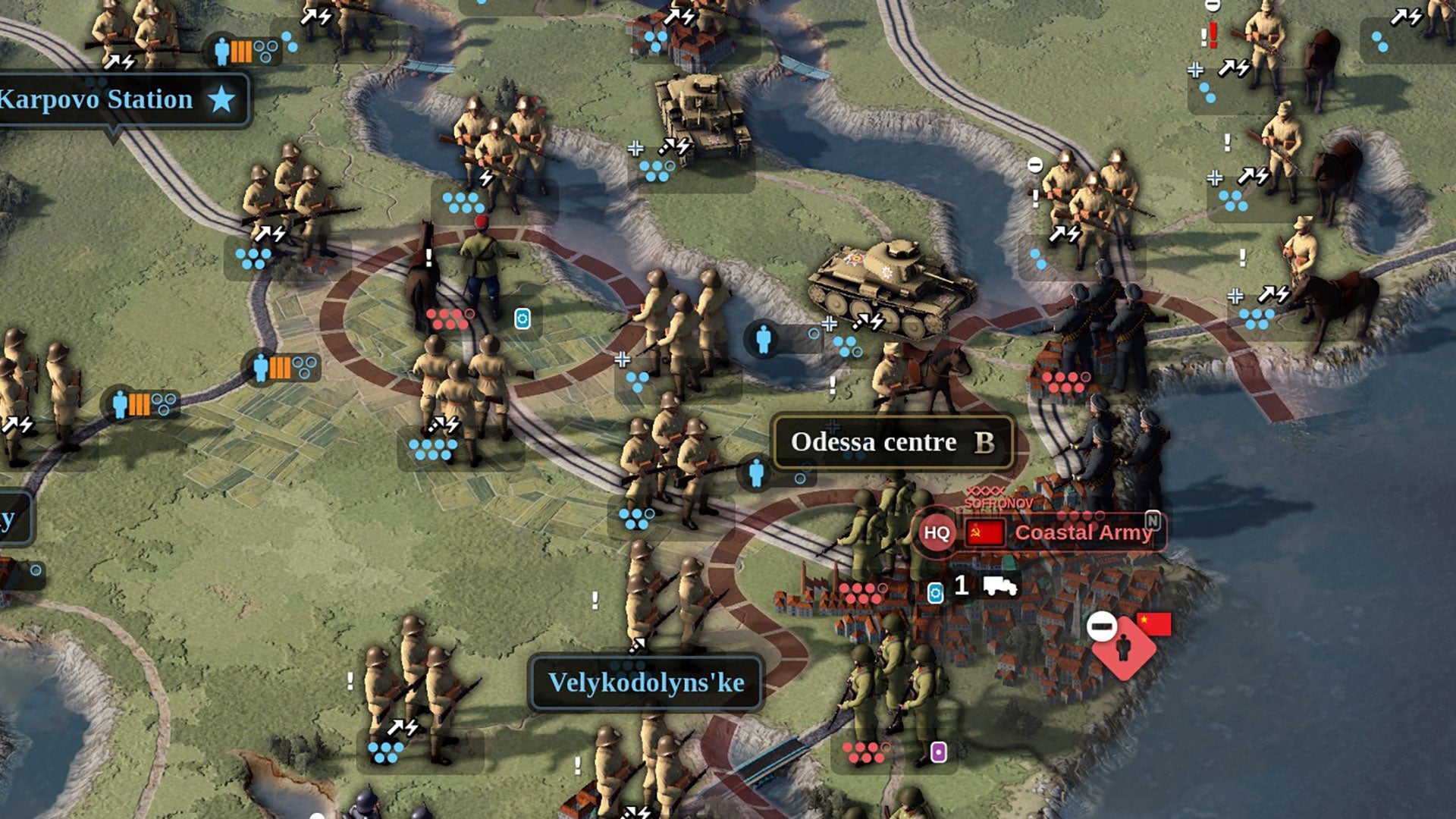Select the red diamond soldier marker
Image resolution: width=1456 pixels, height=819 pixels.
[1124, 648]
